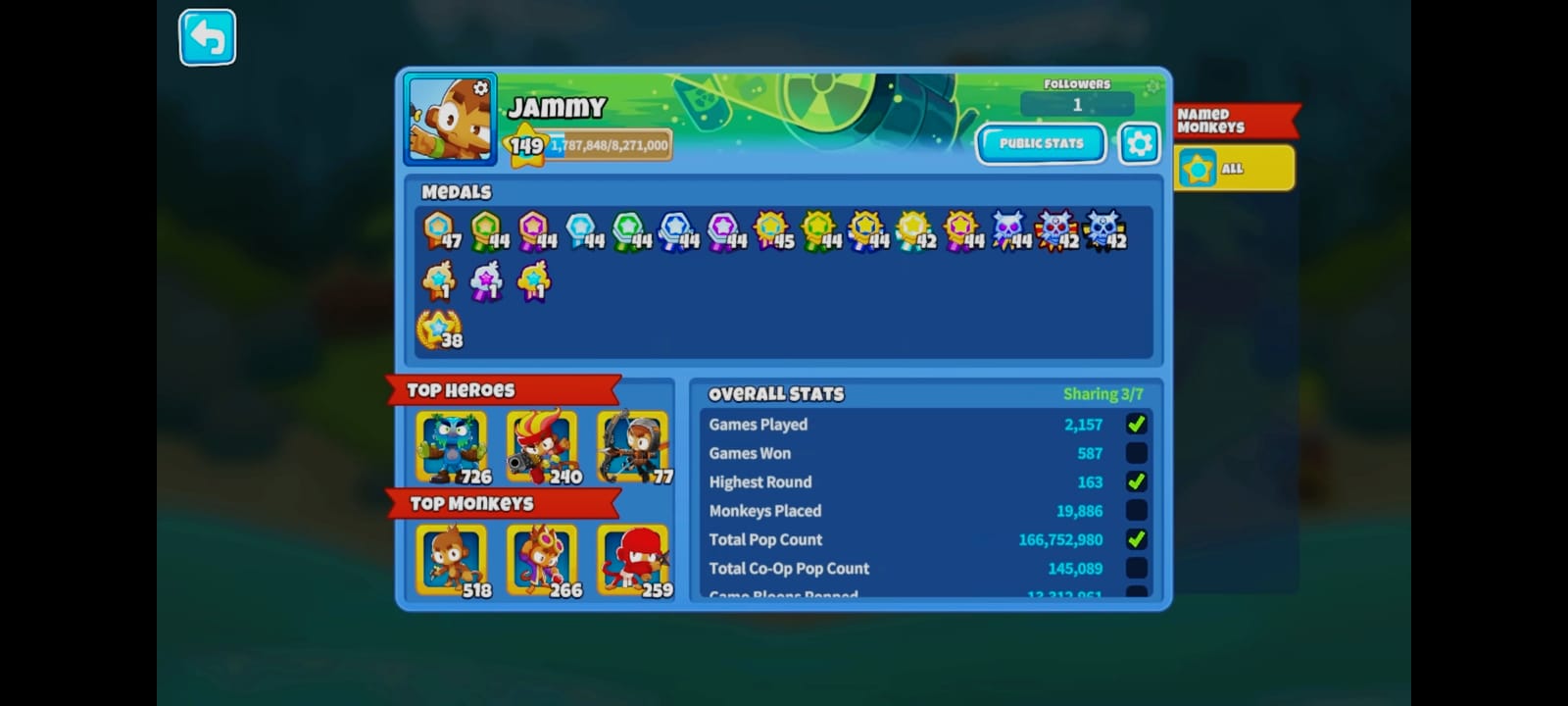Select the All filter under Named Monkeys
1568x706 pixels.
point(1234,168)
